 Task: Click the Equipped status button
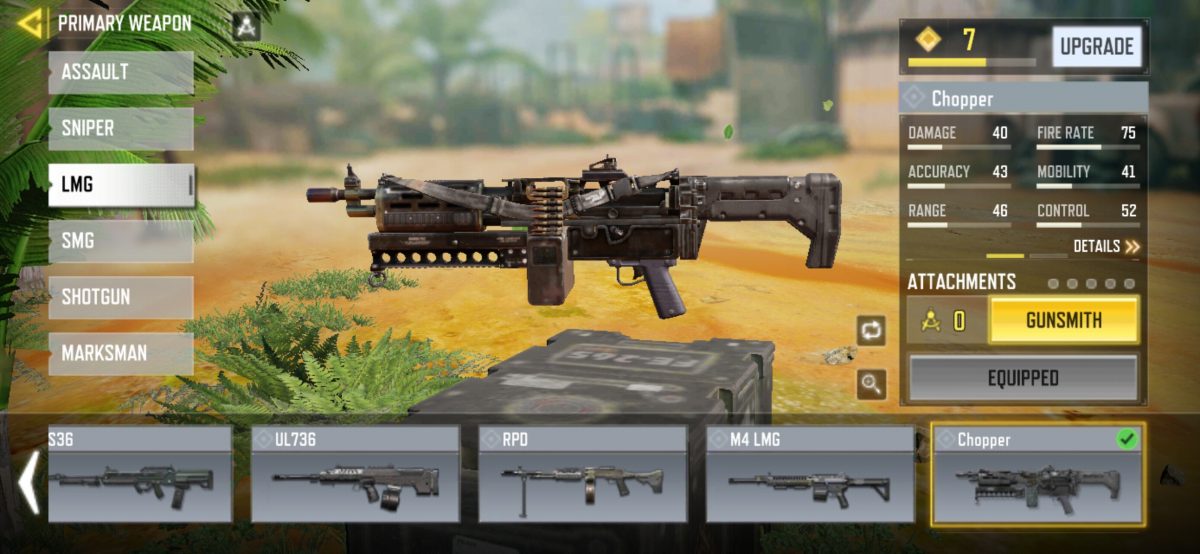coord(1023,378)
